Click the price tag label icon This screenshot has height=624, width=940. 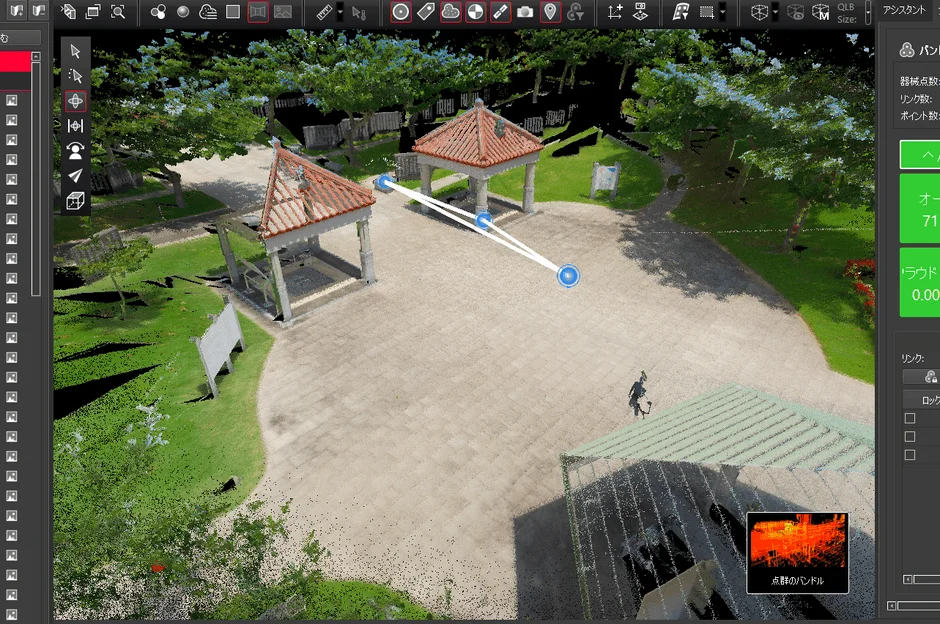click(425, 12)
